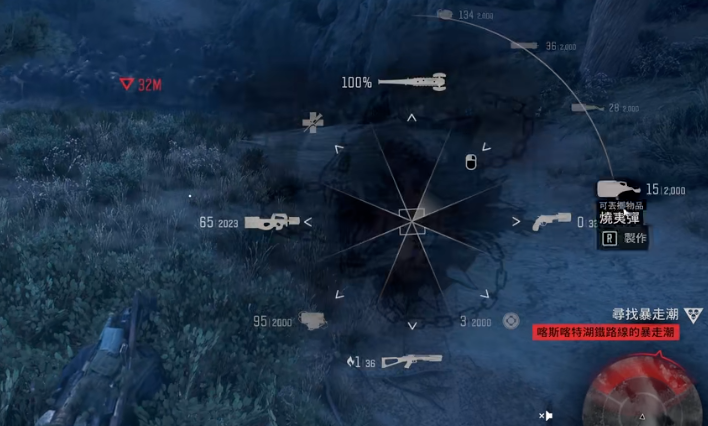Select the round trap item with count 3

510,320
